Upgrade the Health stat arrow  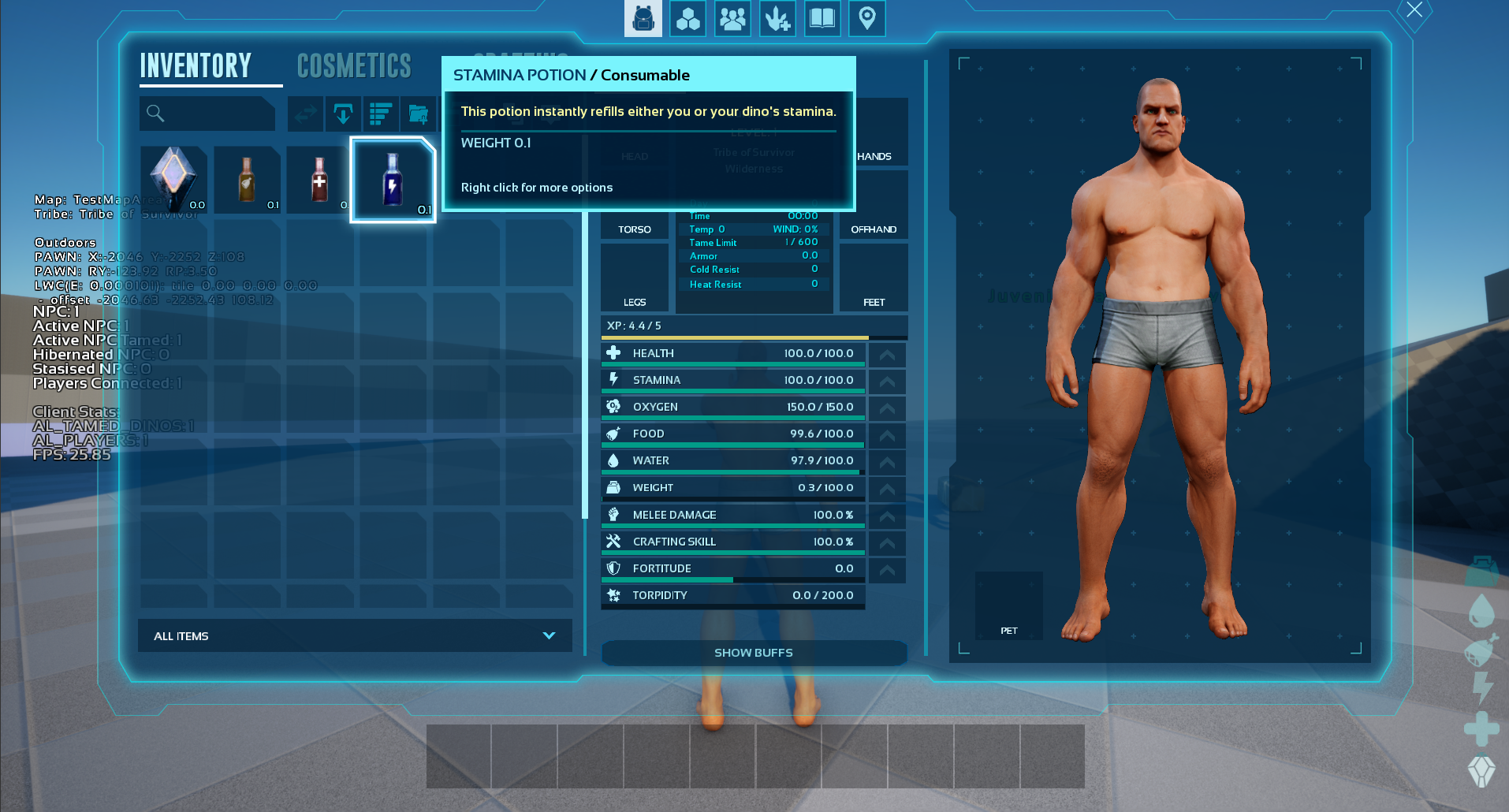887,355
